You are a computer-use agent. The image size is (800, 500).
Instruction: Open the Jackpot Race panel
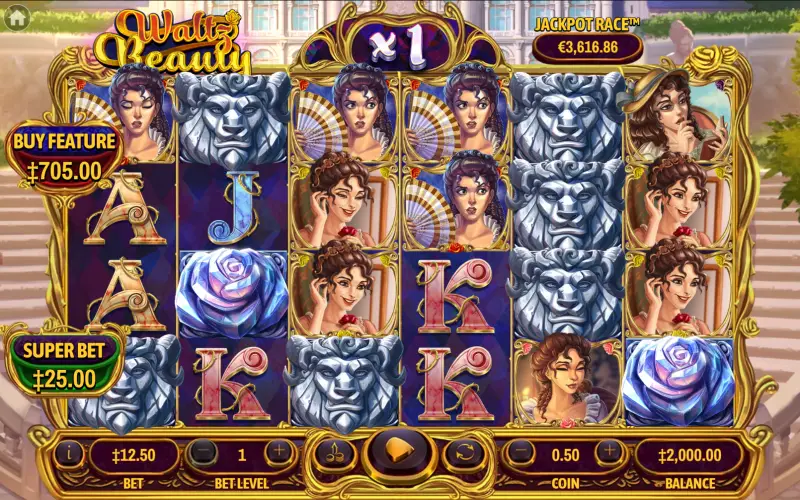coord(587,37)
